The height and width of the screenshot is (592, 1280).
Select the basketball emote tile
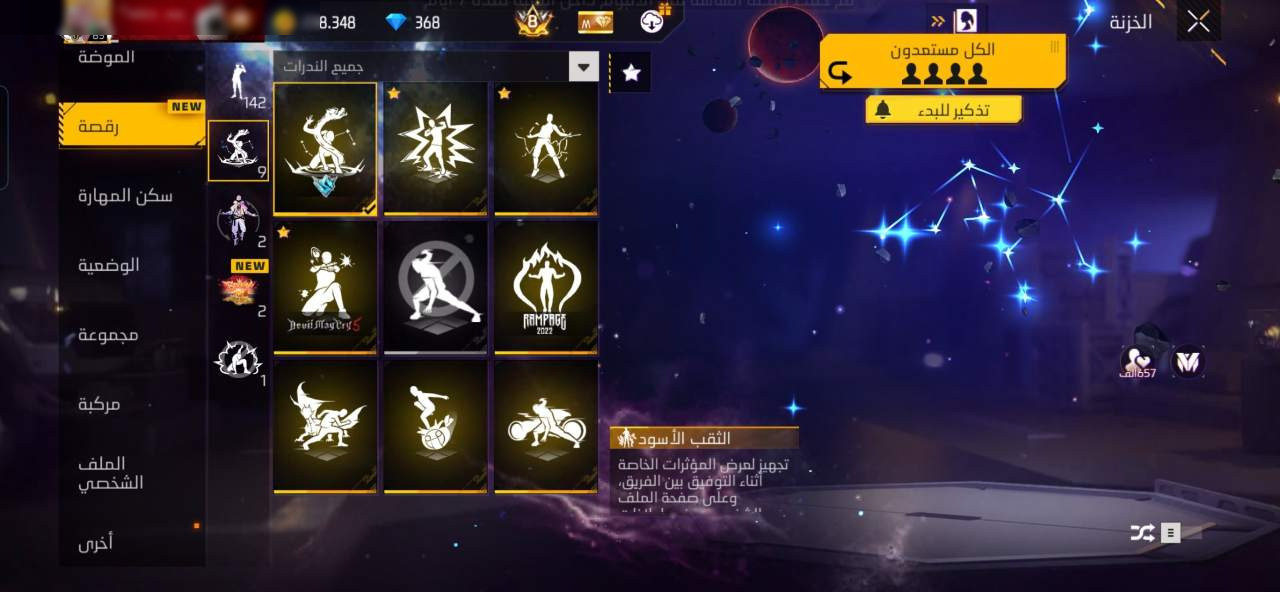436,426
